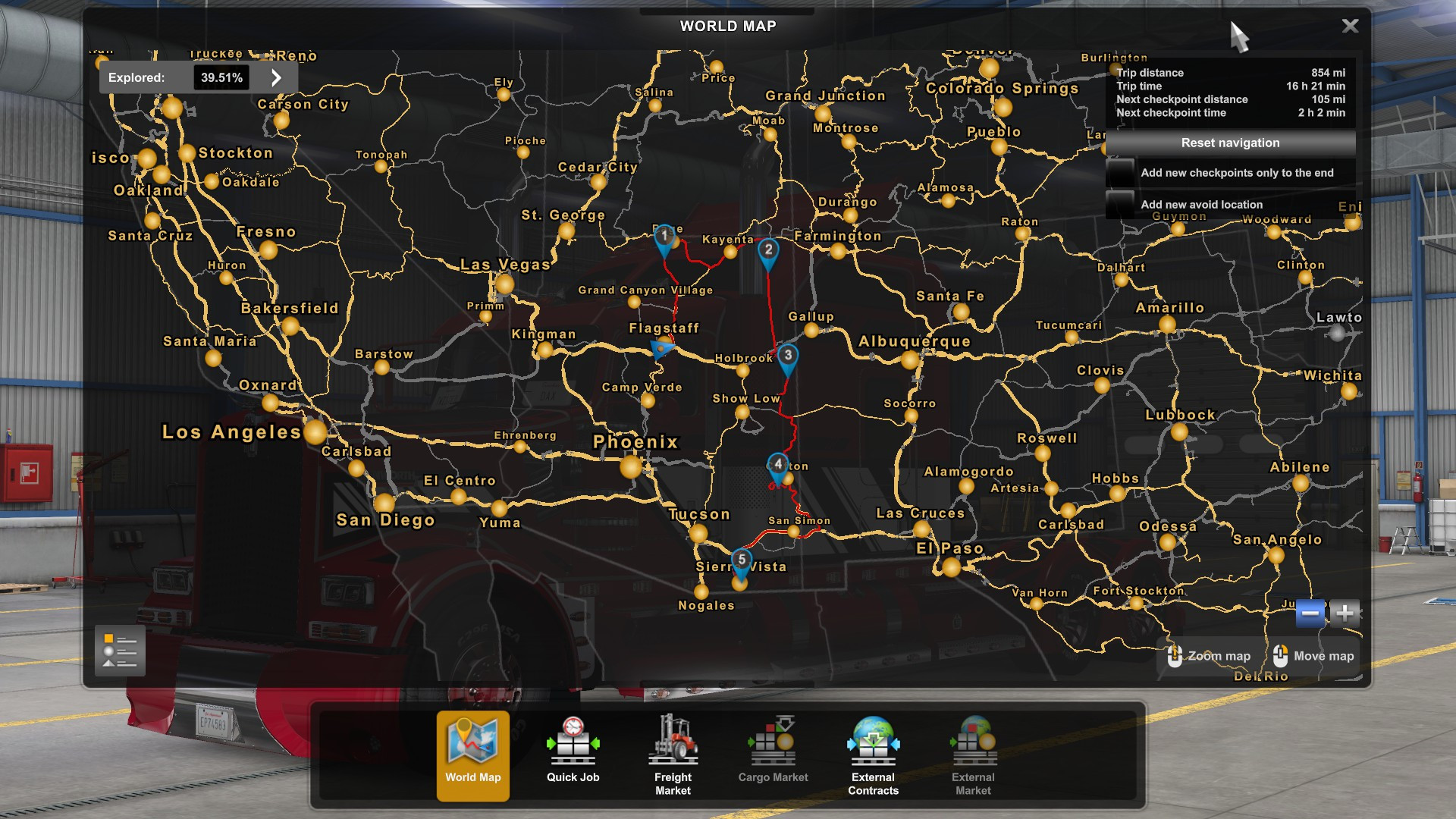The width and height of the screenshot is (1456, 819).
Task: Click the zoom in plus button
Action: pyautogui.click(x=1345, y=611)
